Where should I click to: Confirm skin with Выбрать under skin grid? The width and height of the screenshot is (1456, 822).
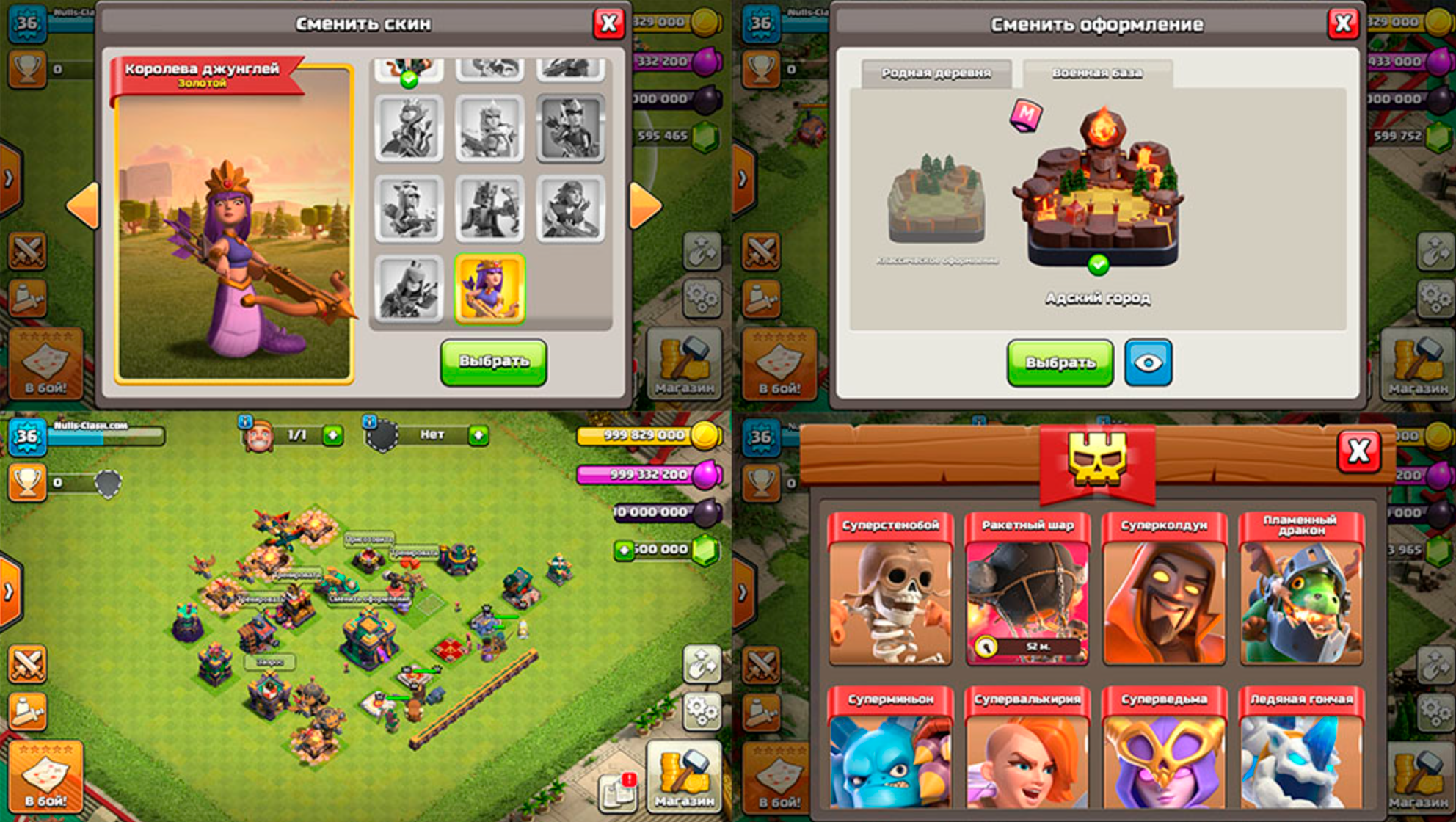[x=493, y=362]
